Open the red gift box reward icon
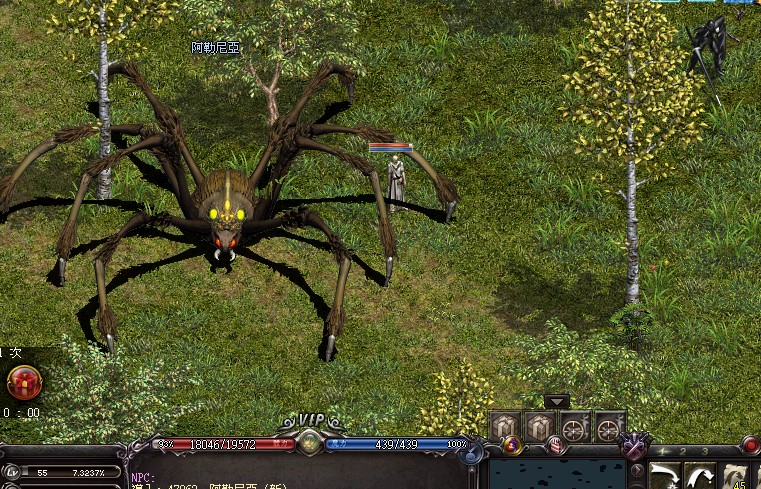The height and width of the screenshot is (489, 761). [x=24, y=382]
